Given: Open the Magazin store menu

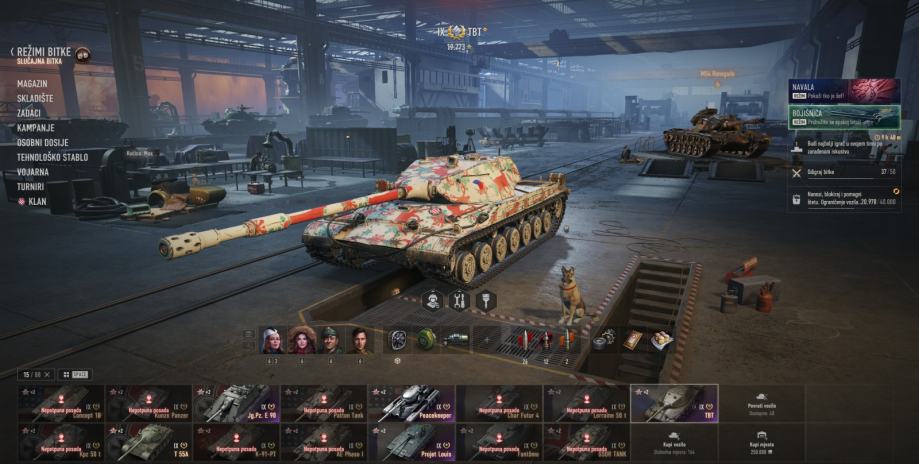Looking at the screenshot, I should [x=33, y=85].
